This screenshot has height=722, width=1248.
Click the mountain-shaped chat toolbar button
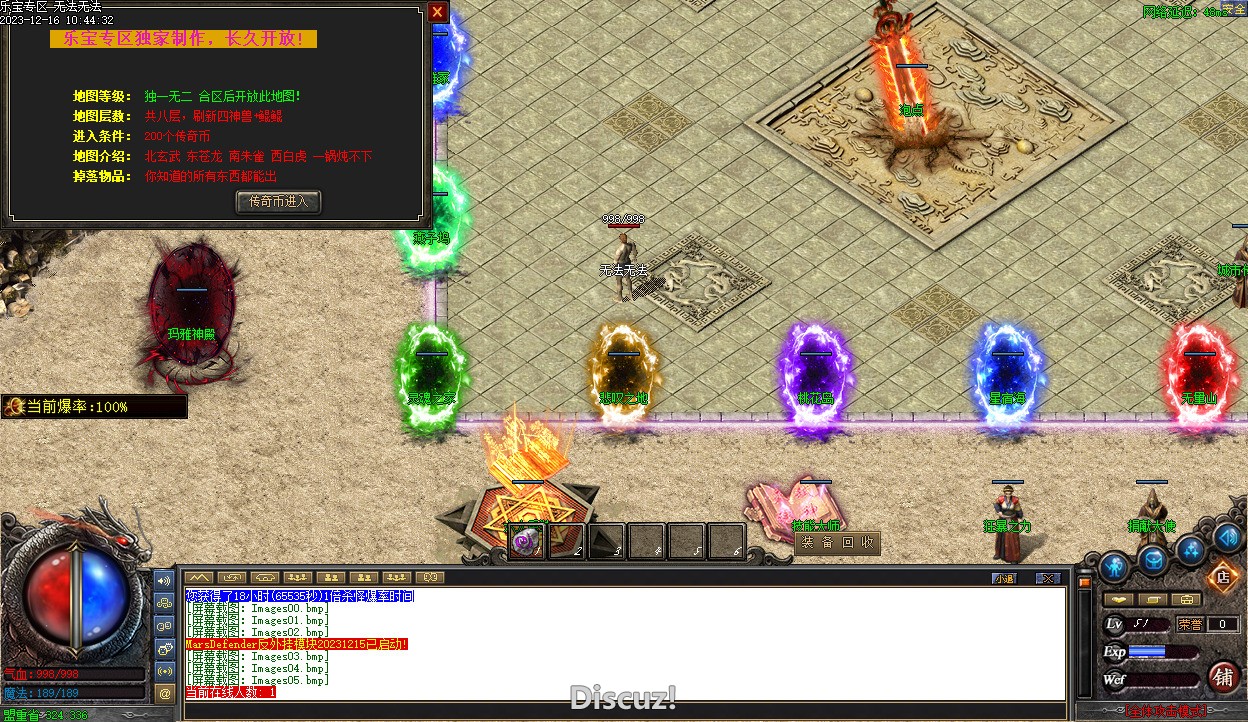coord(199,578)
